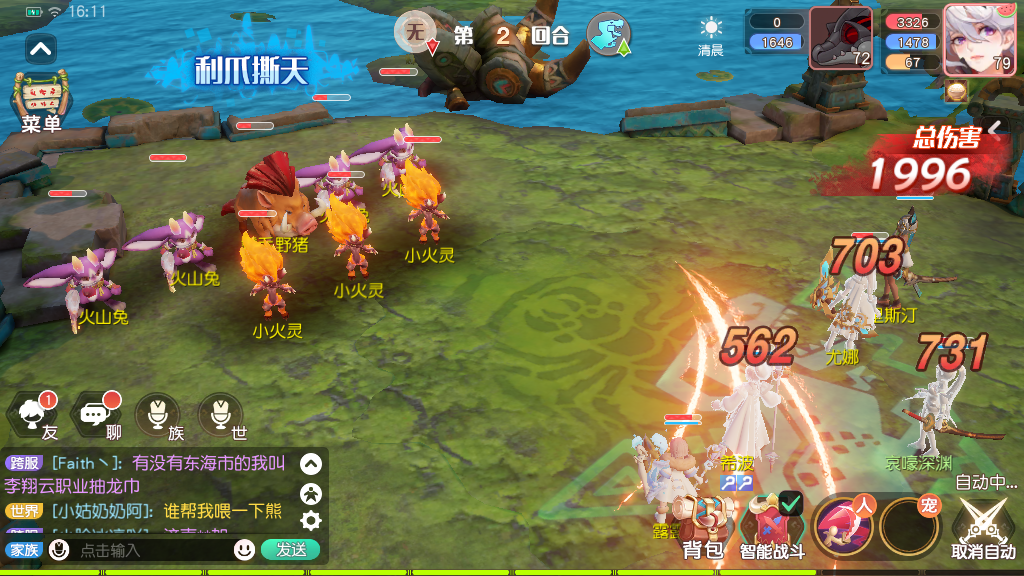Open chat settings gear

pos(311,520)
